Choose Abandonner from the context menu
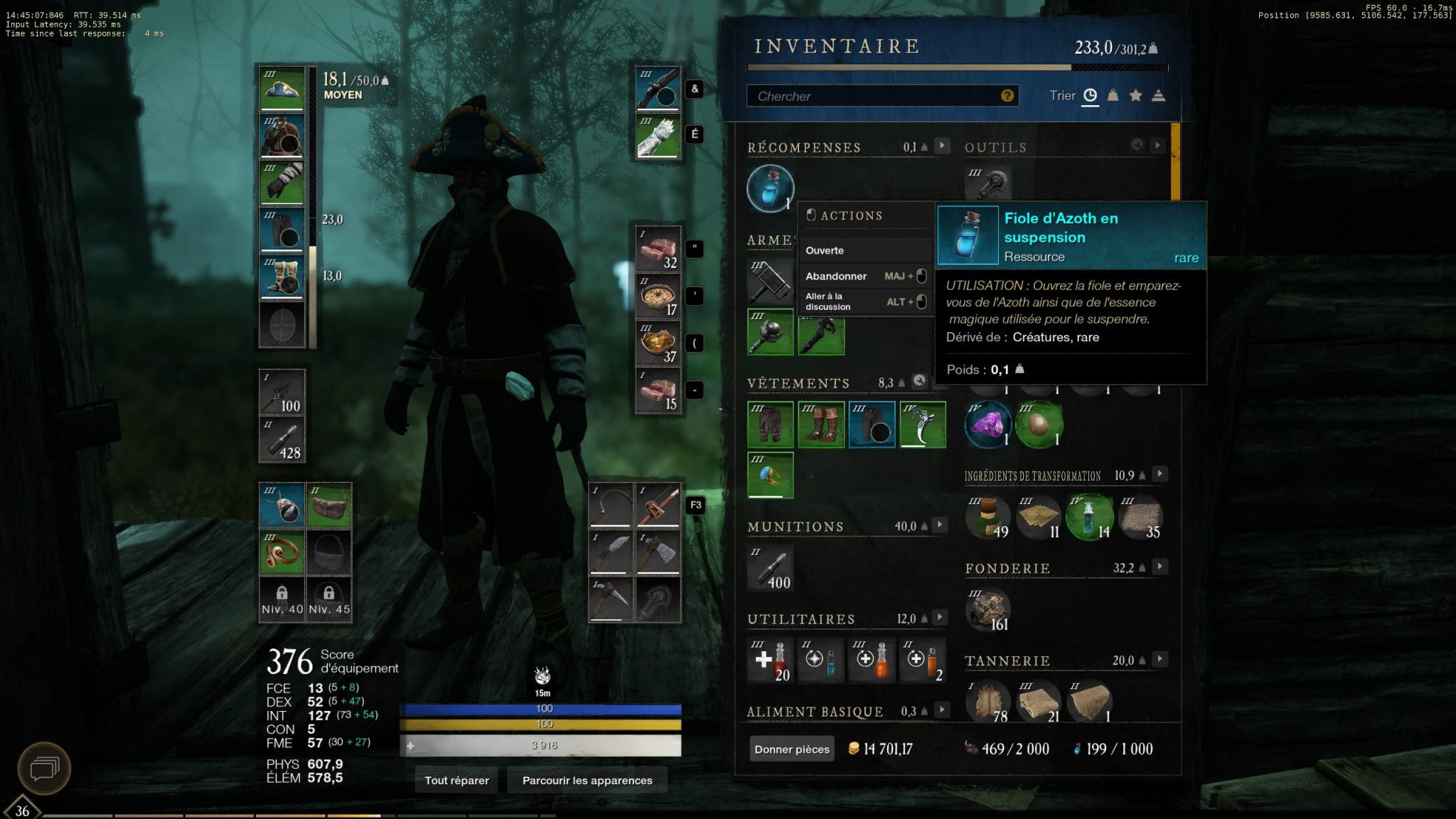 pyautogui.click(x=835, y=276)
